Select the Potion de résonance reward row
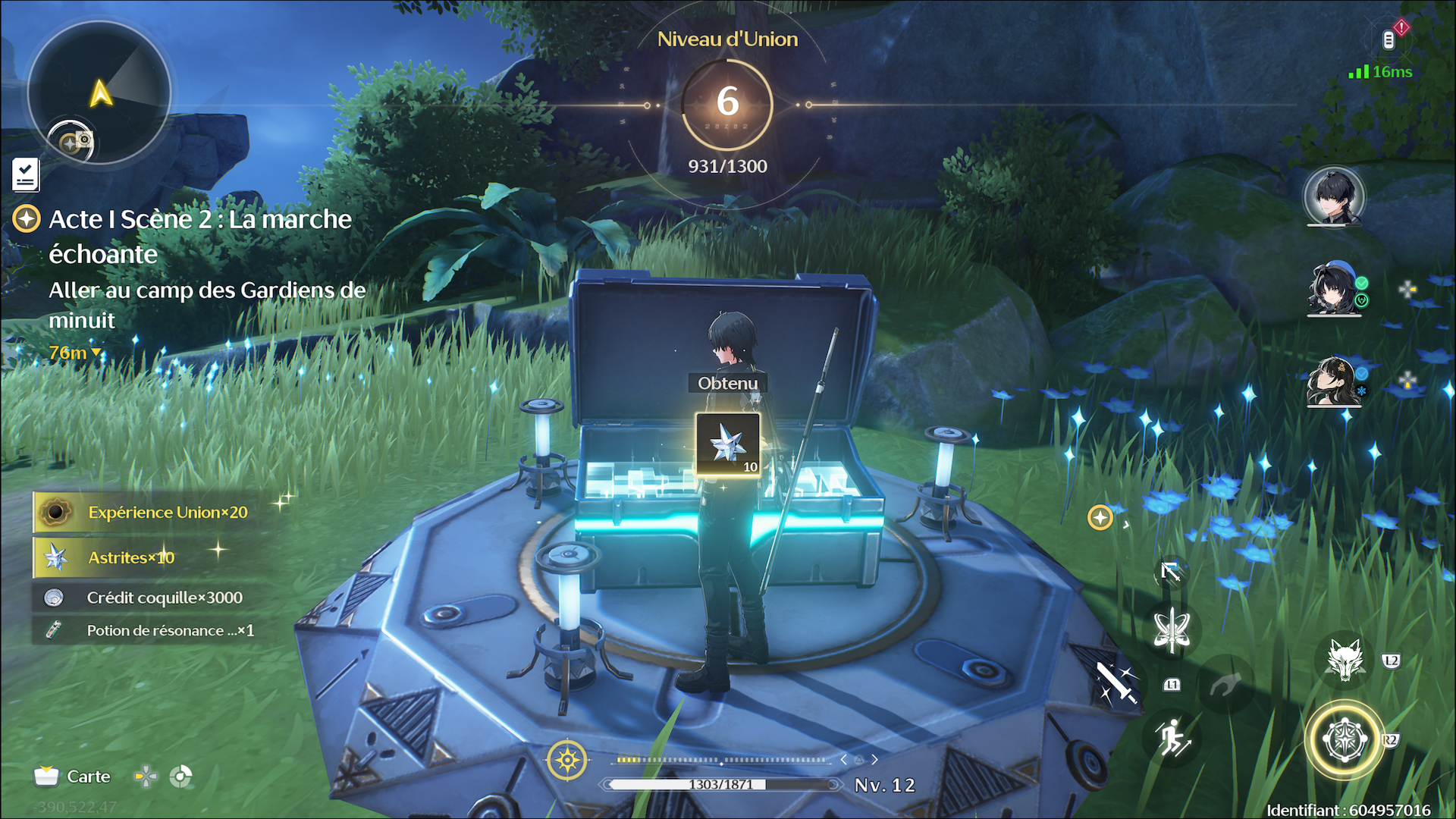Image resolution: width=1456 pixels, height=819 pixels. pyautogui.click(x=152, y=630)
